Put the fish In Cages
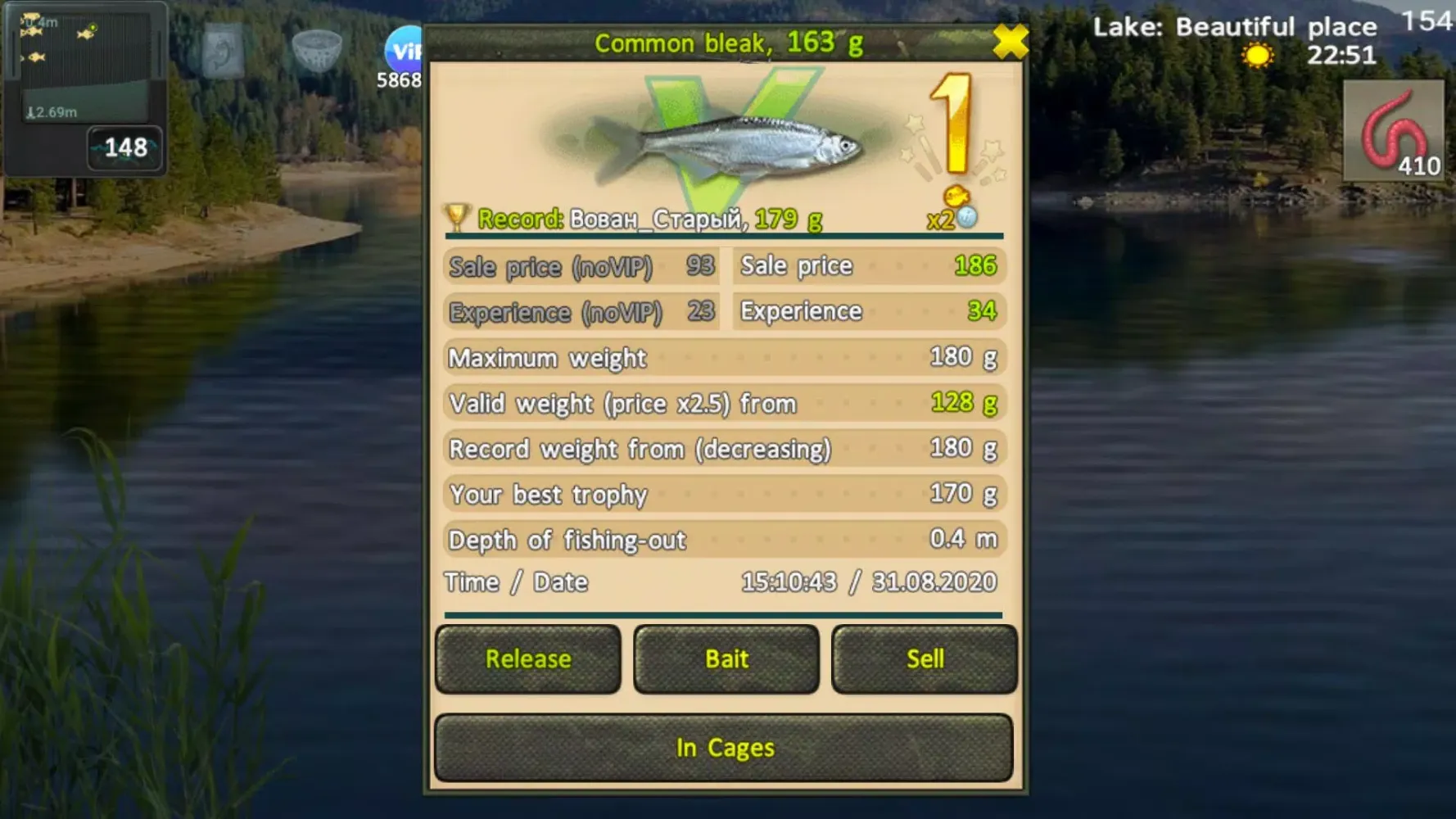The width and height of the screenshot is (1456, 819). (724, 746)
